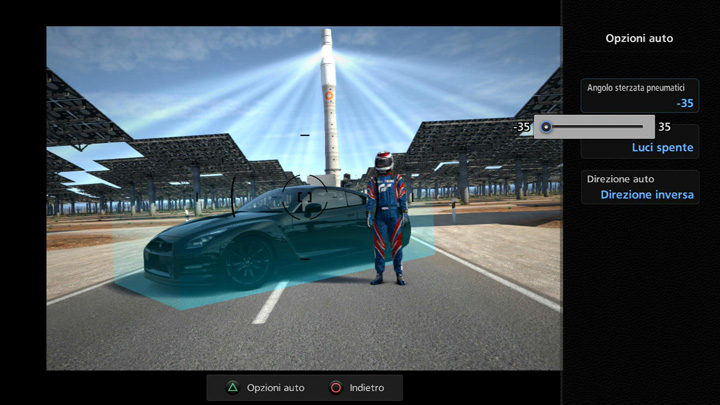Select the Angolo sterzata pneumatici option
This screenshot has height=405, width=720.
640,96
